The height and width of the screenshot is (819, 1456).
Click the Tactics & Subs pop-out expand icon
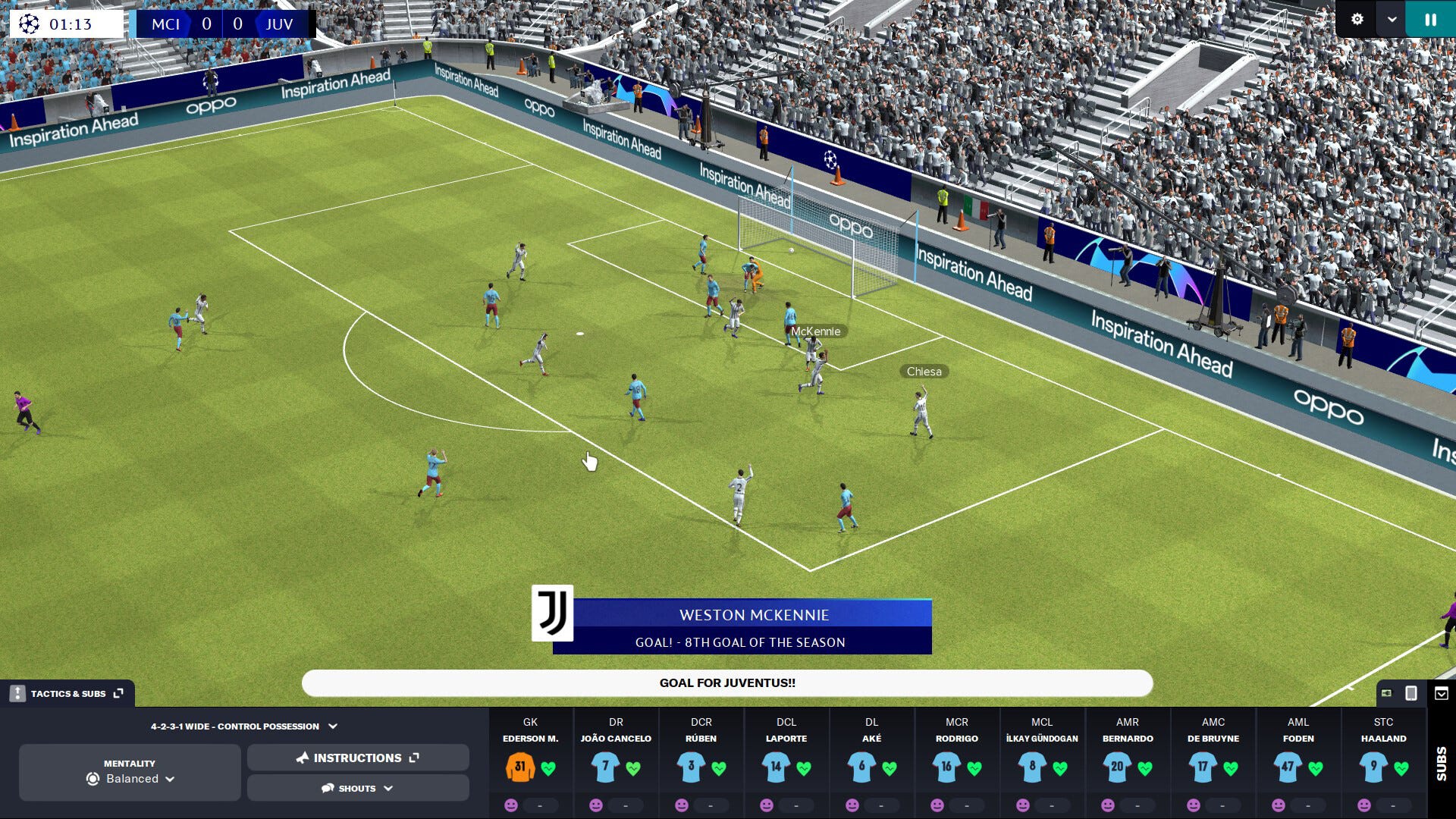click(x=118, y=692)
